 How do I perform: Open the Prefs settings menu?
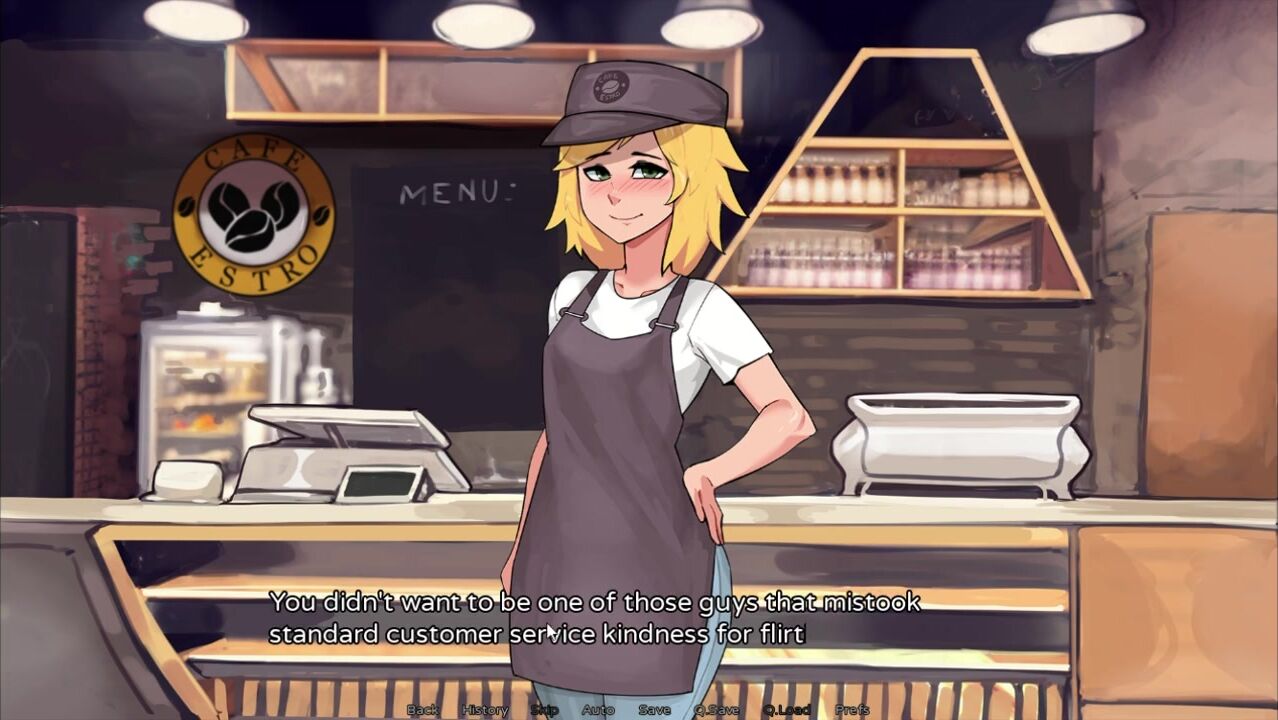(852, 710)
